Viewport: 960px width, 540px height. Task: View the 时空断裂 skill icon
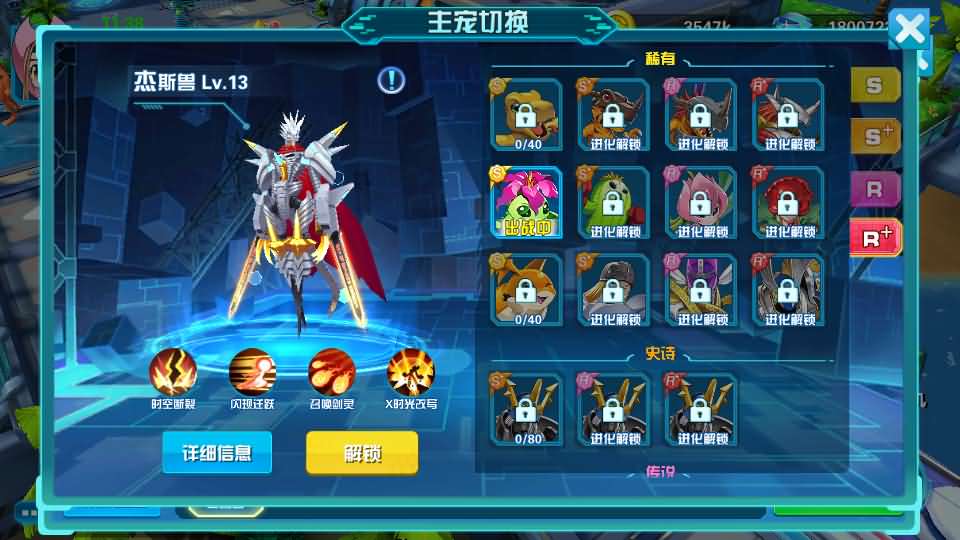(x=173, y=372)
